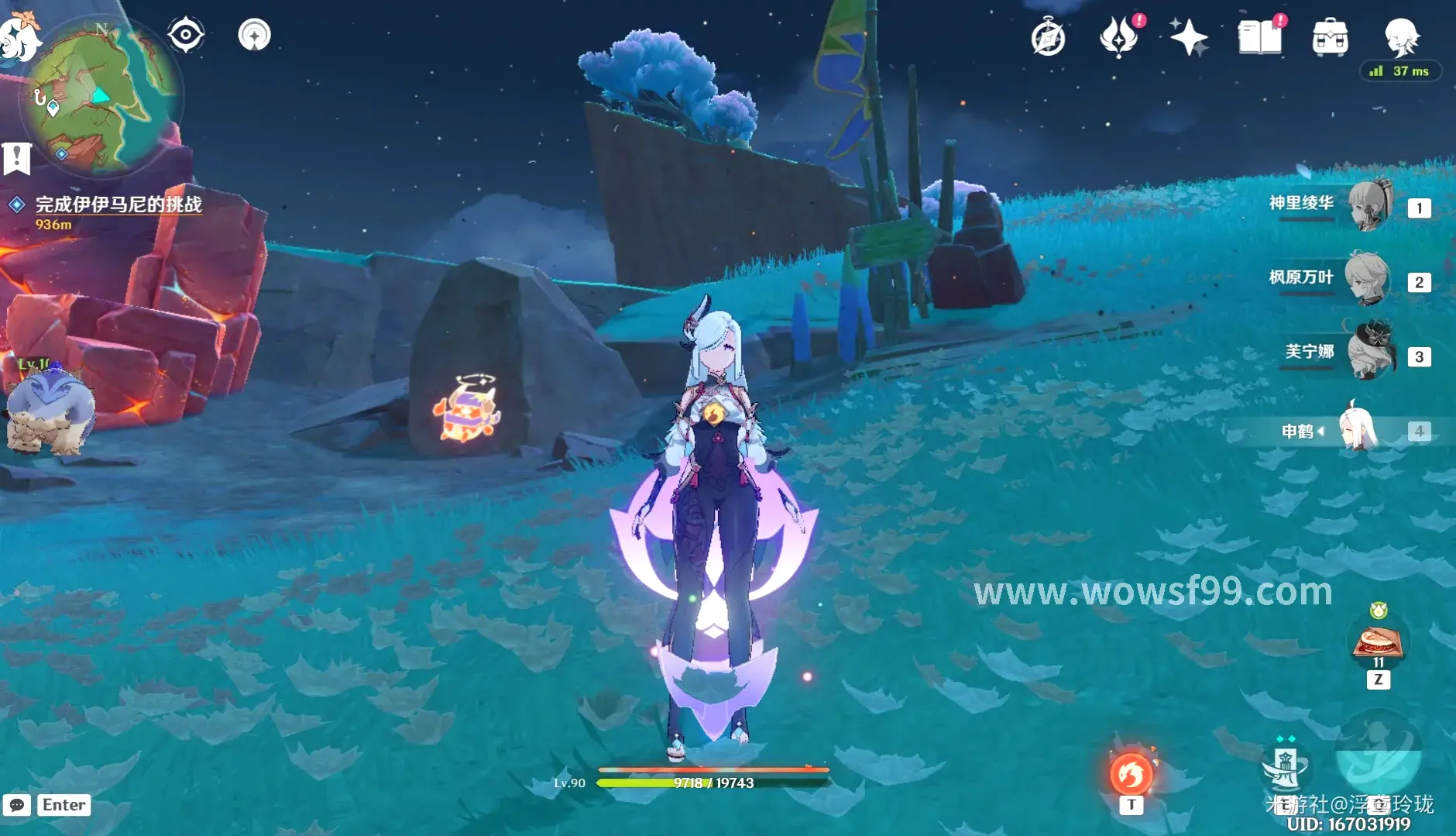Open the Events winged icon
The image size is (1456, 836).
click(1118, 37)
